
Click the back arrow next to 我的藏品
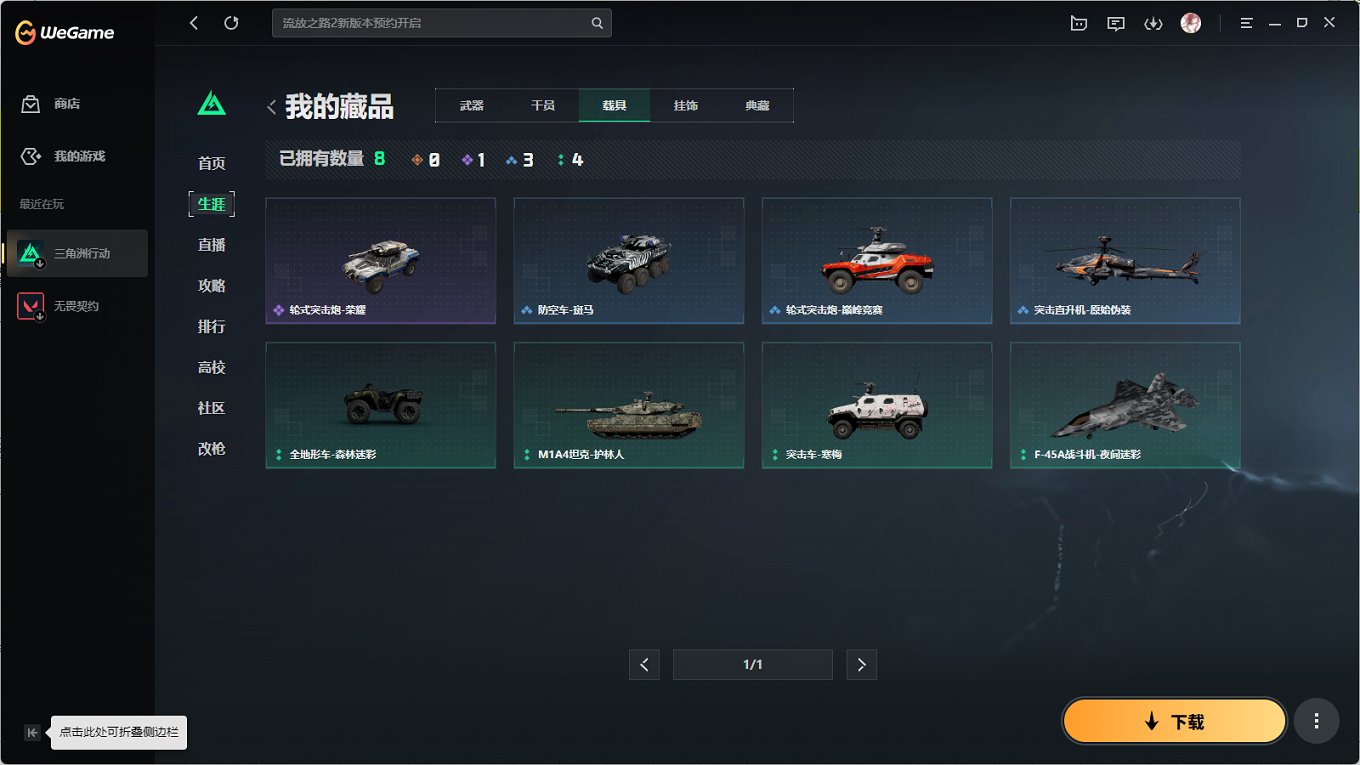271,106
